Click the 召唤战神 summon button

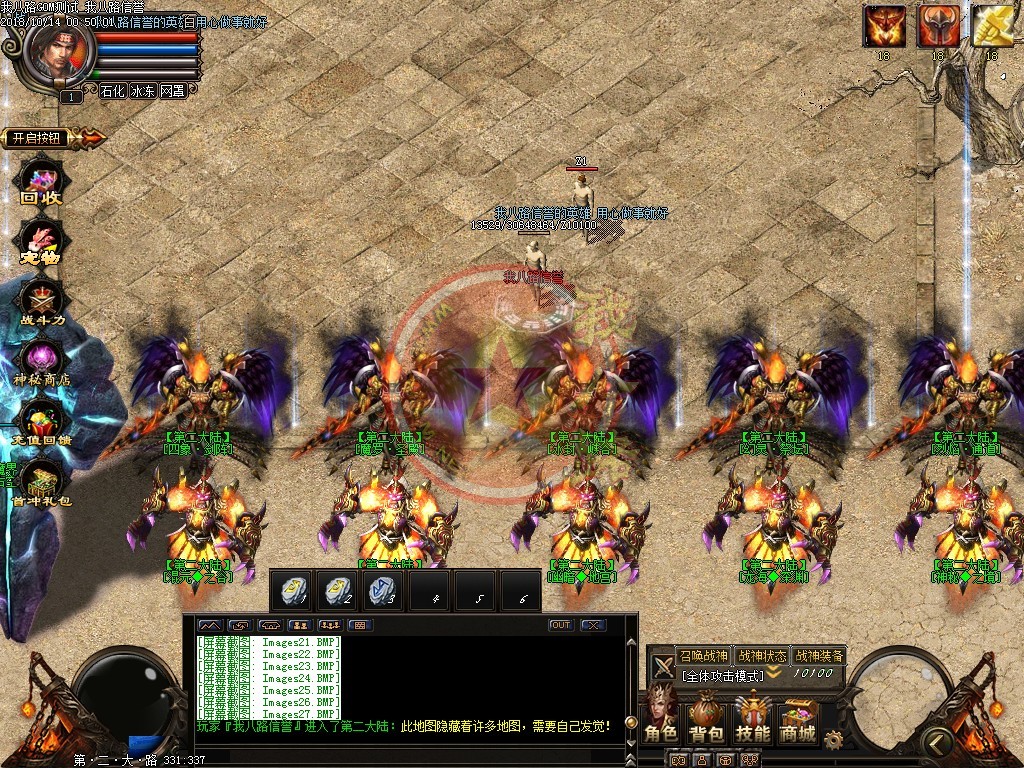pos(703,656)
